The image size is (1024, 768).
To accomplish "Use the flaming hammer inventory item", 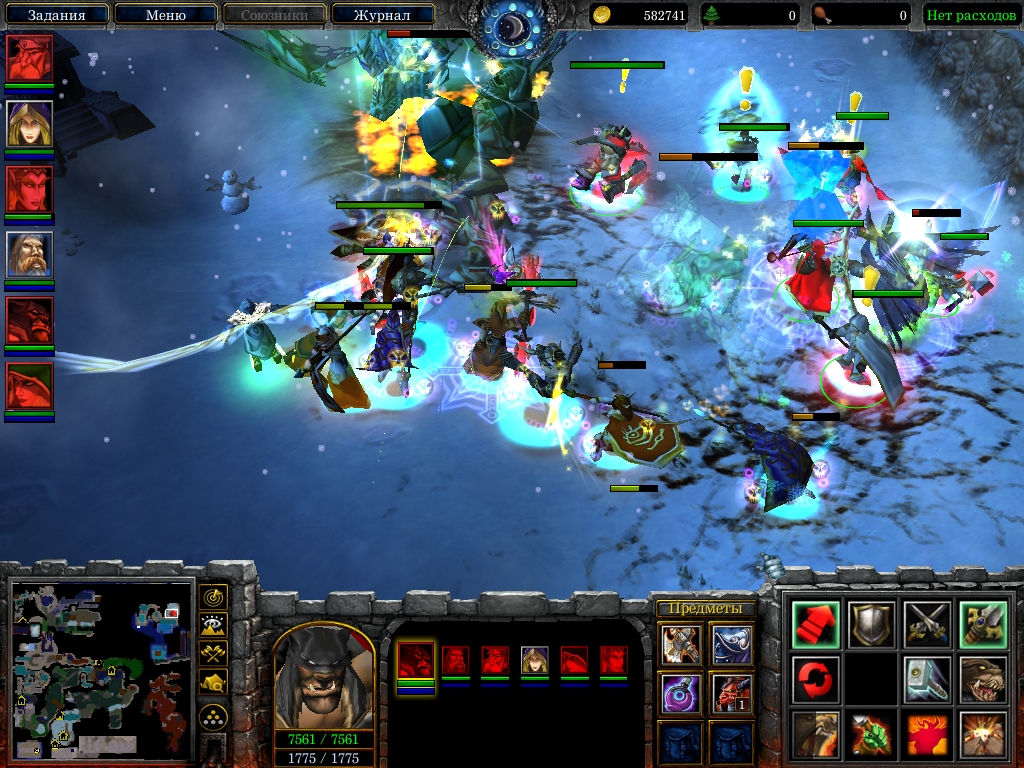I will coord(680,645).
